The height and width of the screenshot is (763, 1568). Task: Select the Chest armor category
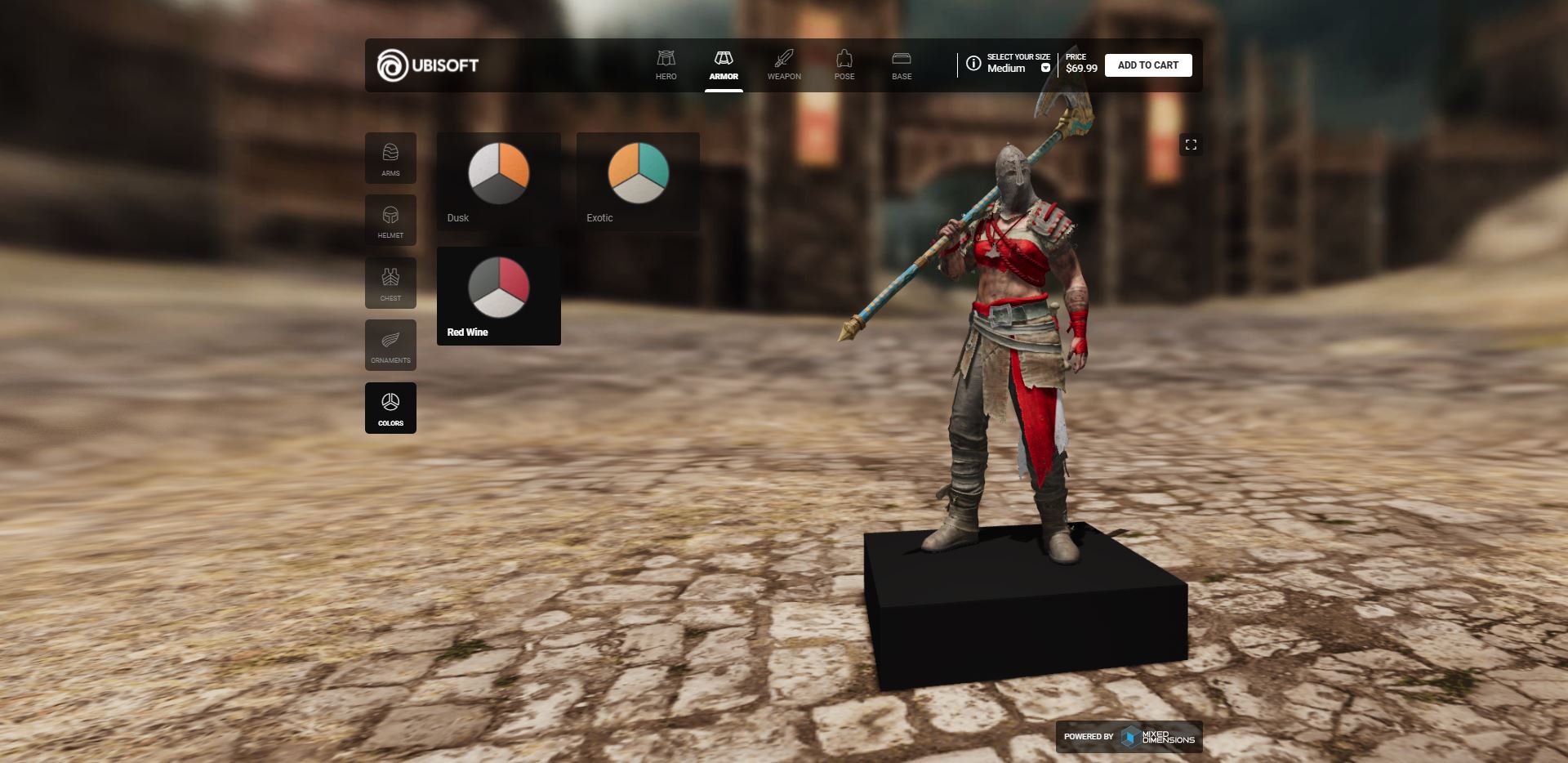(x=390, y=283)
